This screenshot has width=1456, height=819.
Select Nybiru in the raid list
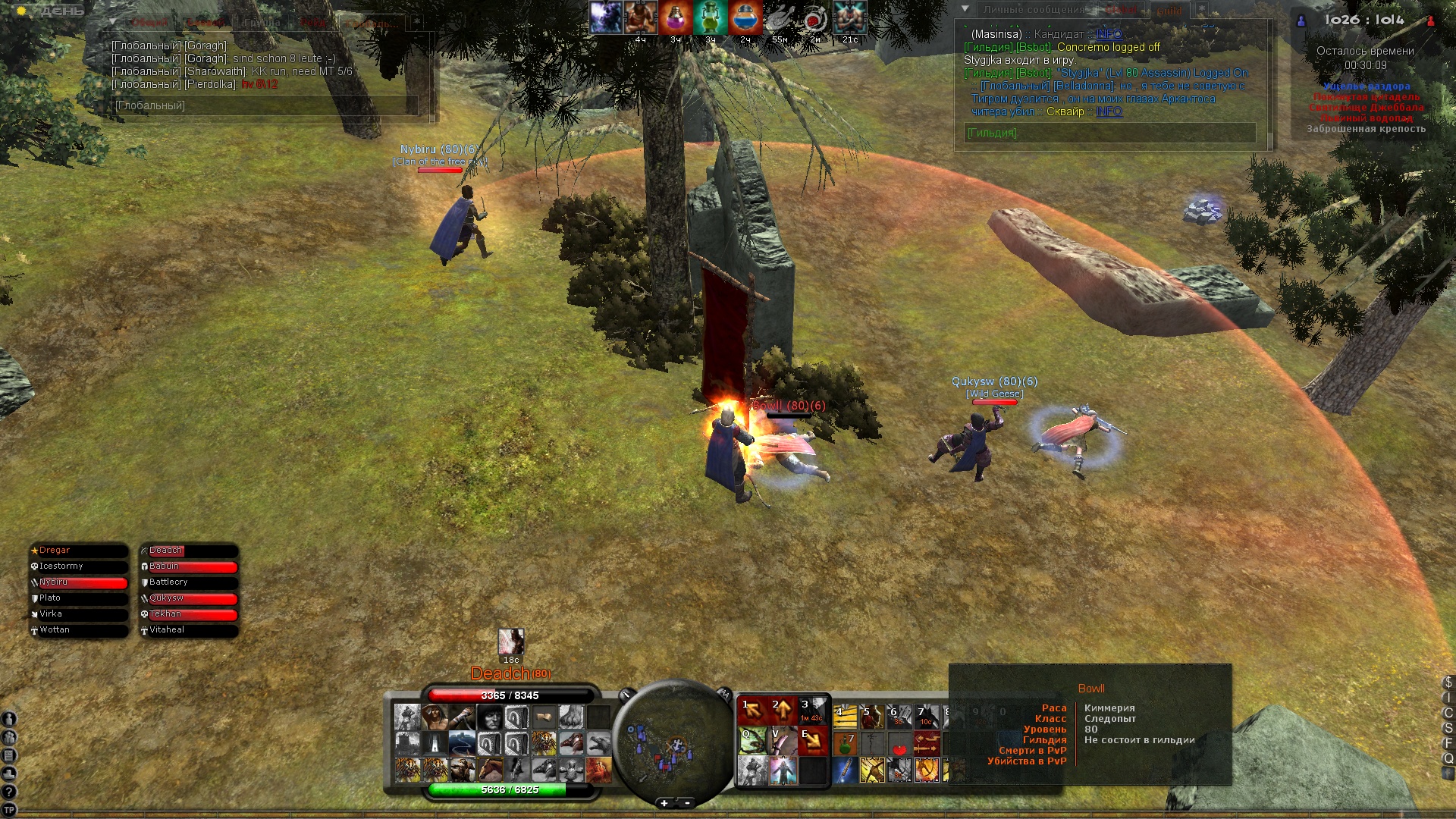(x=78, y=582)
